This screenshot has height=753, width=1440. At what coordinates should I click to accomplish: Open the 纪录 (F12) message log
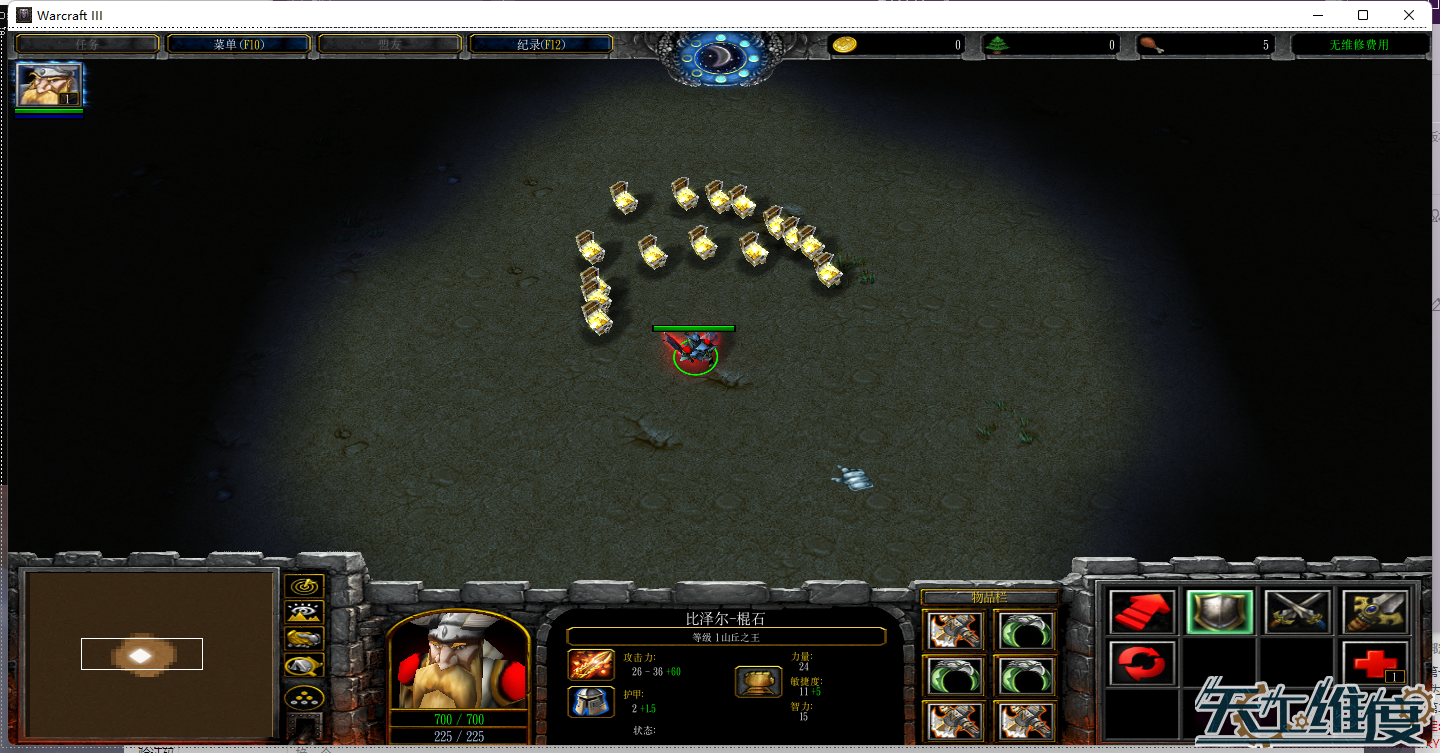tap(541, 44)
